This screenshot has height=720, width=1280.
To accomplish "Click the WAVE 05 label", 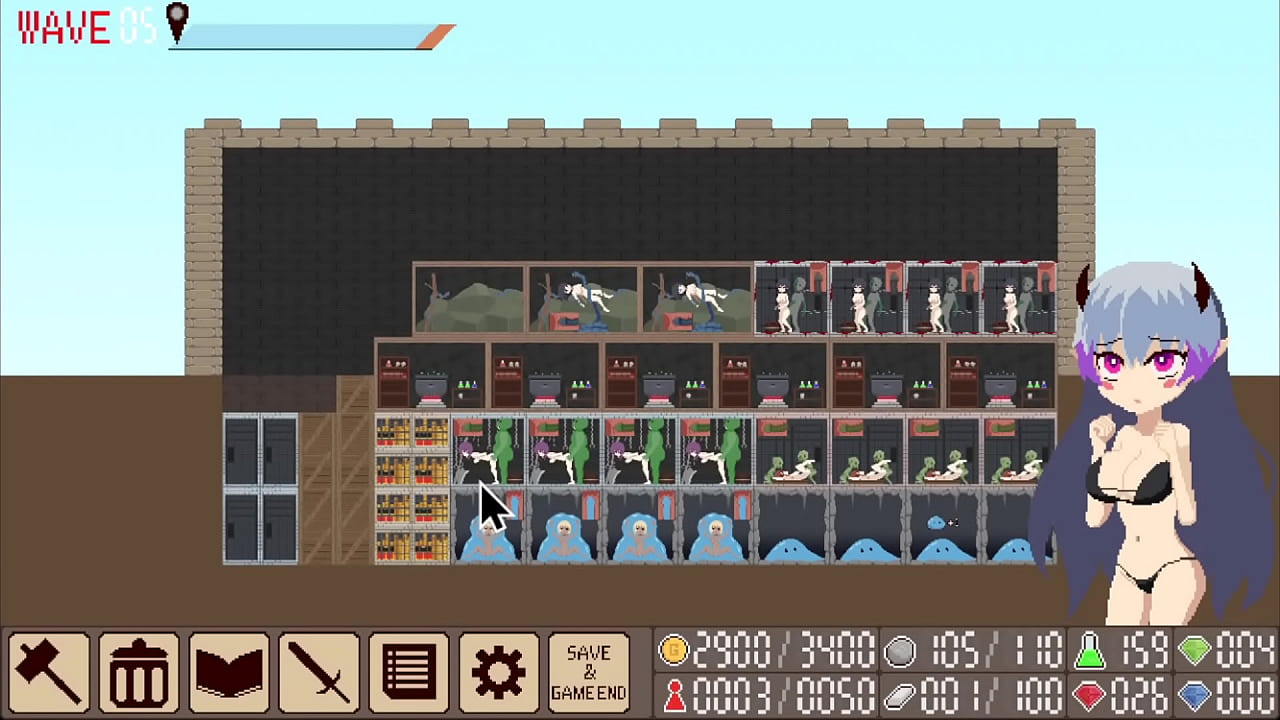I will click(x=65, y=28).
